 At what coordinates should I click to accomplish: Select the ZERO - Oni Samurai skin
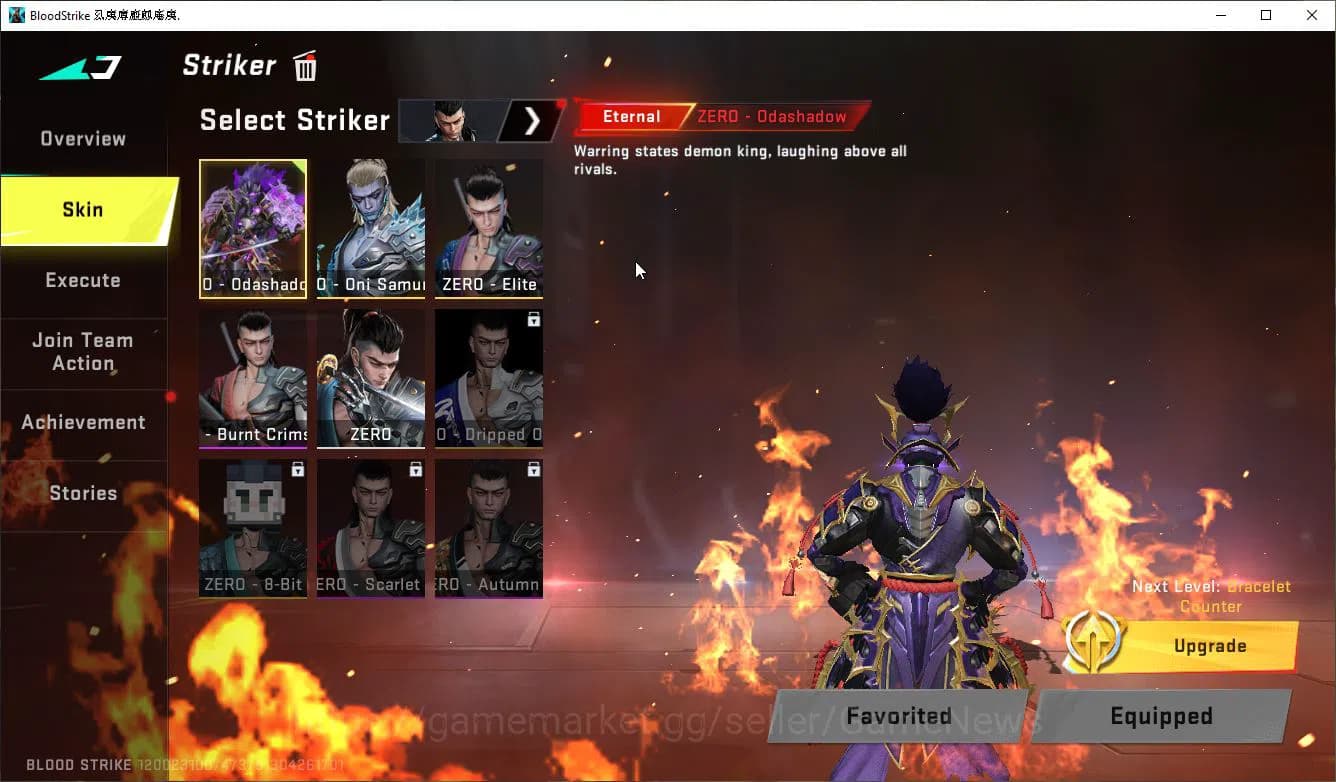[370, 228]
